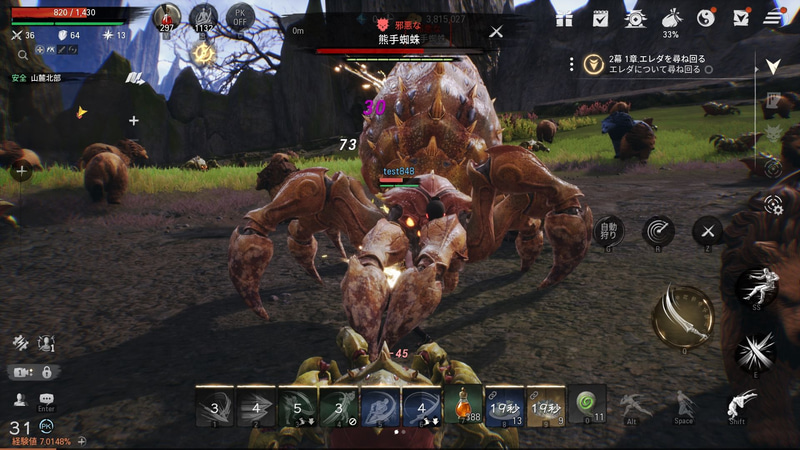The width and height of the screenshot is (800, 450).
Task: Toggle the camera lock icon
Action: (46, 372)
